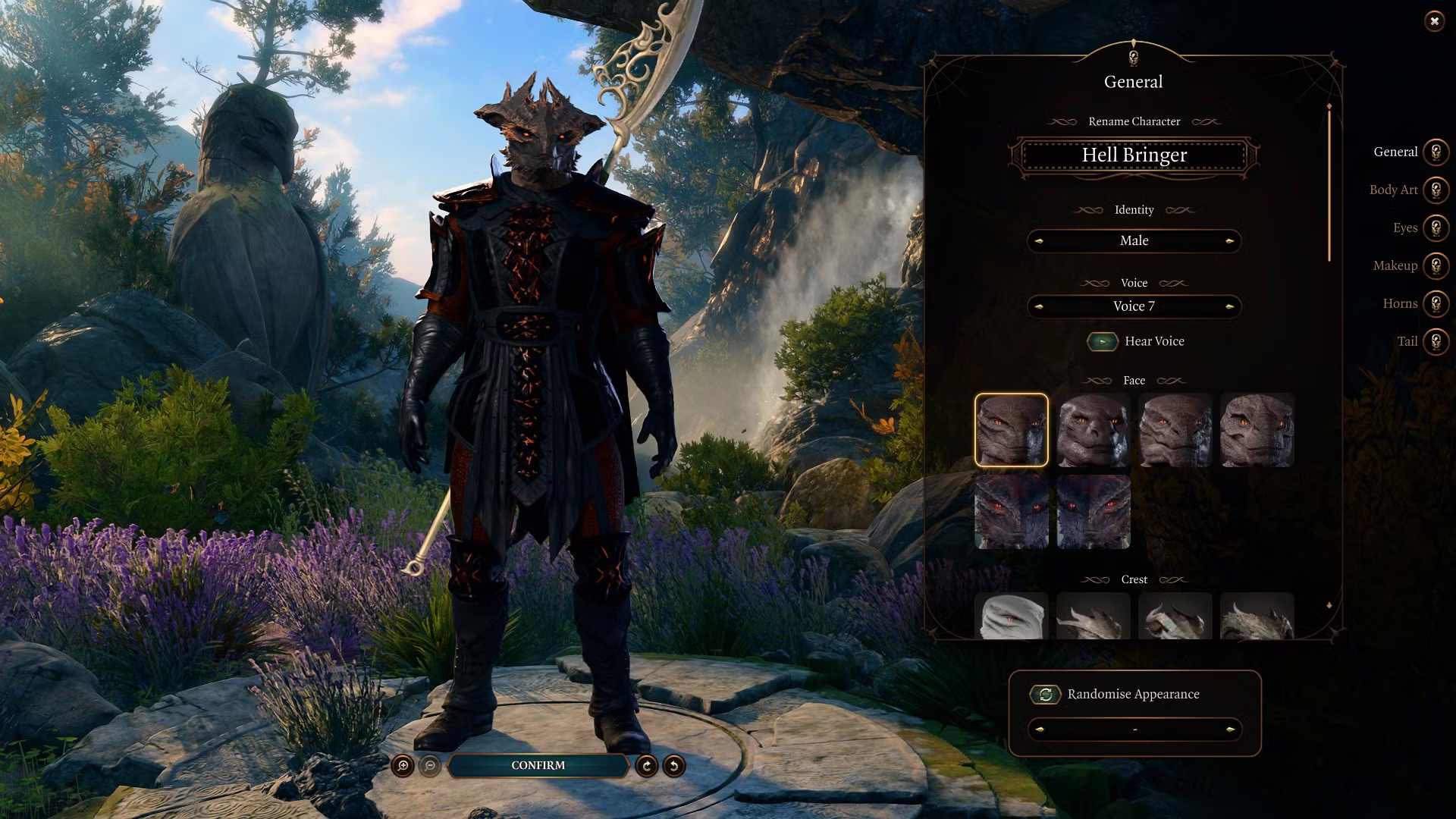Image resolution: width=1456 pixels, height=819 pixels.
Task: Choose the white hooded crest option
Action: click(1011, 616)
